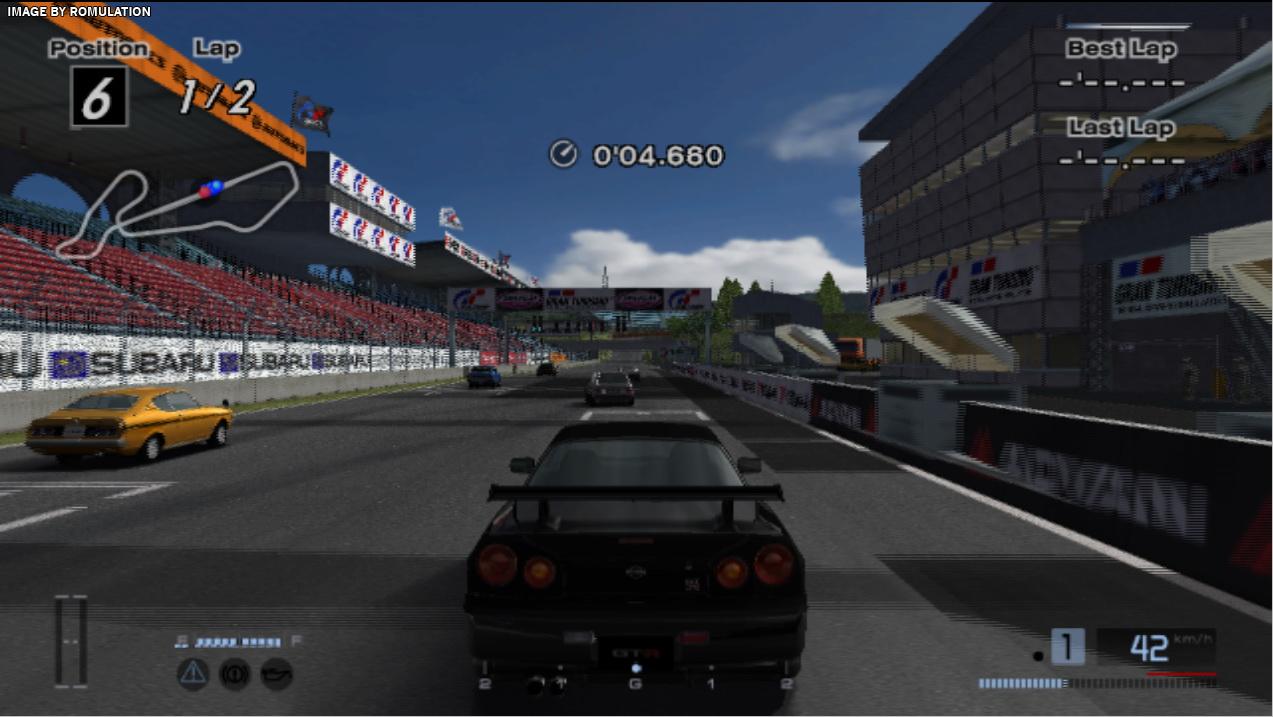Select the race position number box
Screen dimensions: 1273x717
point(99,97)
